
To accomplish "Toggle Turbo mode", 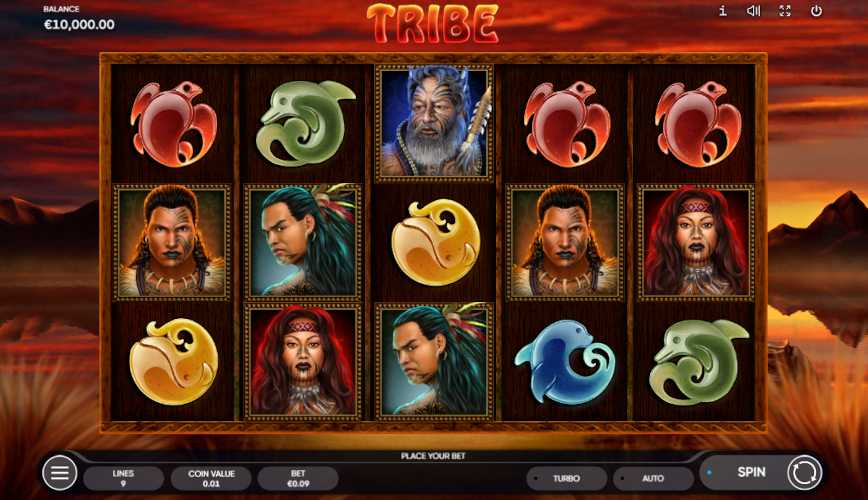I will (567, 478).
